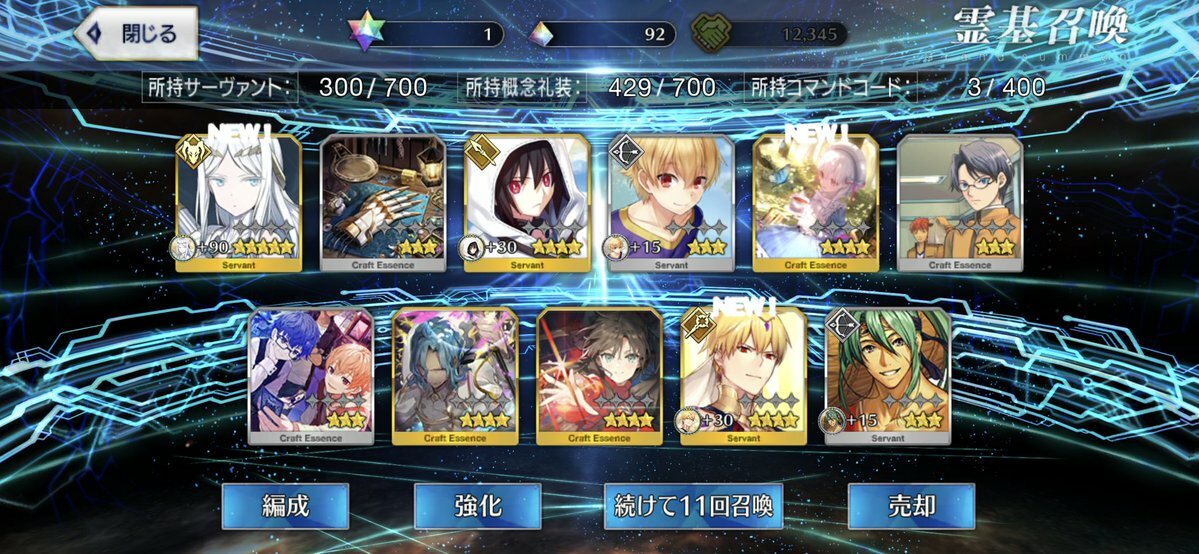Choose 続けて11回召喚 to summon again
Viewport: 1199px width, 554px height.
(x=693, y=506)
